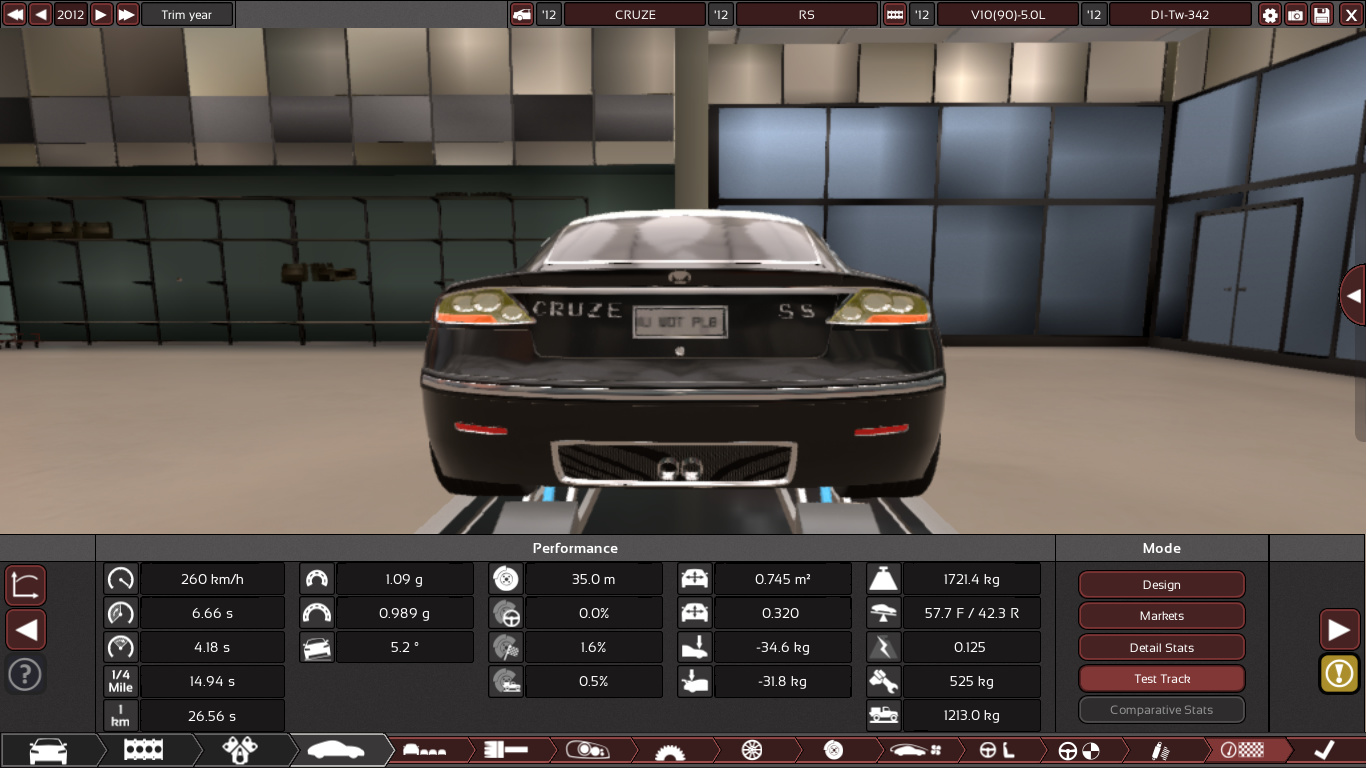Select the DI-Tw-342 engine variant field

[x=1180, y=15]
